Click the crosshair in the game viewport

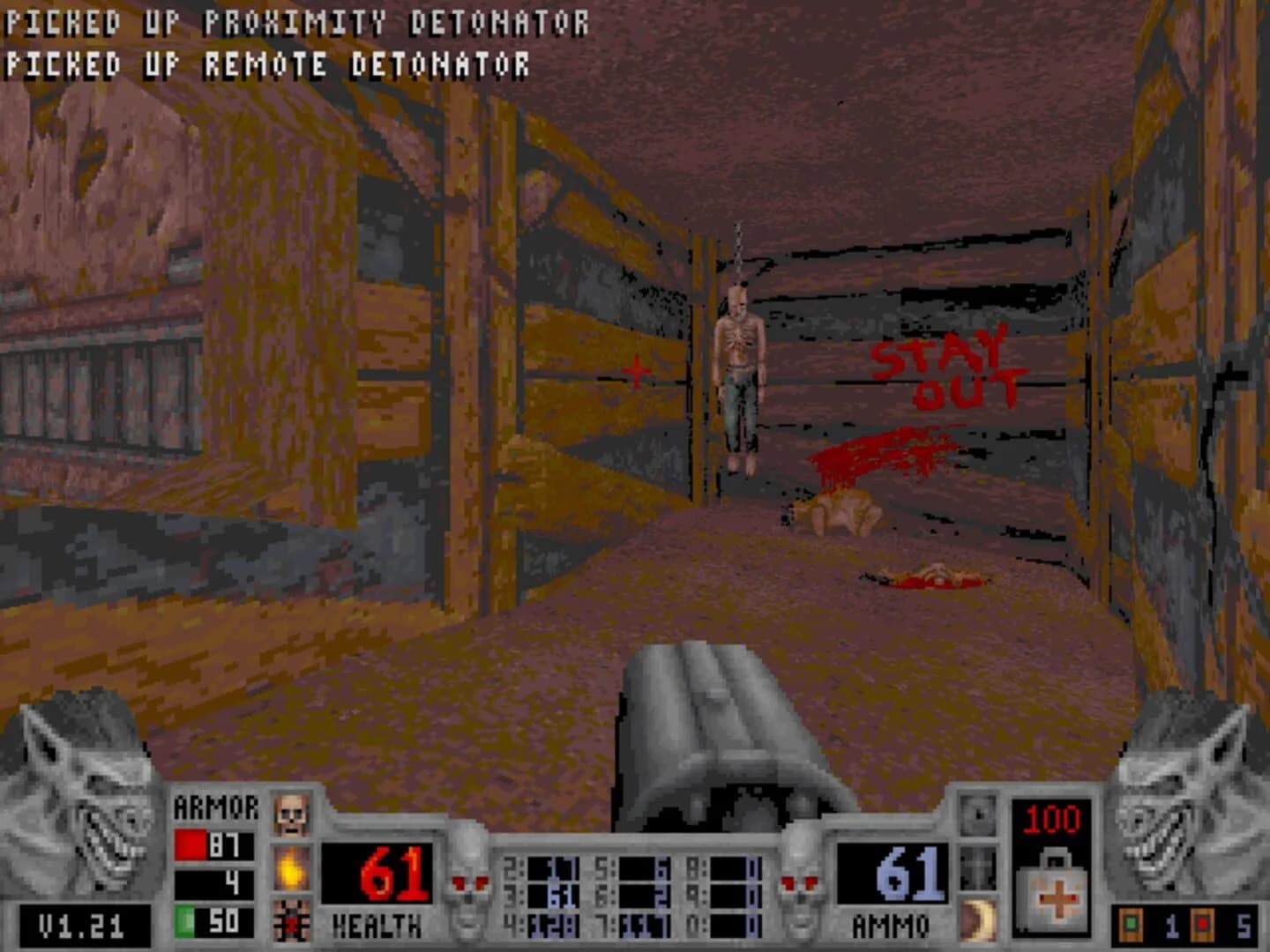point(635,372)
